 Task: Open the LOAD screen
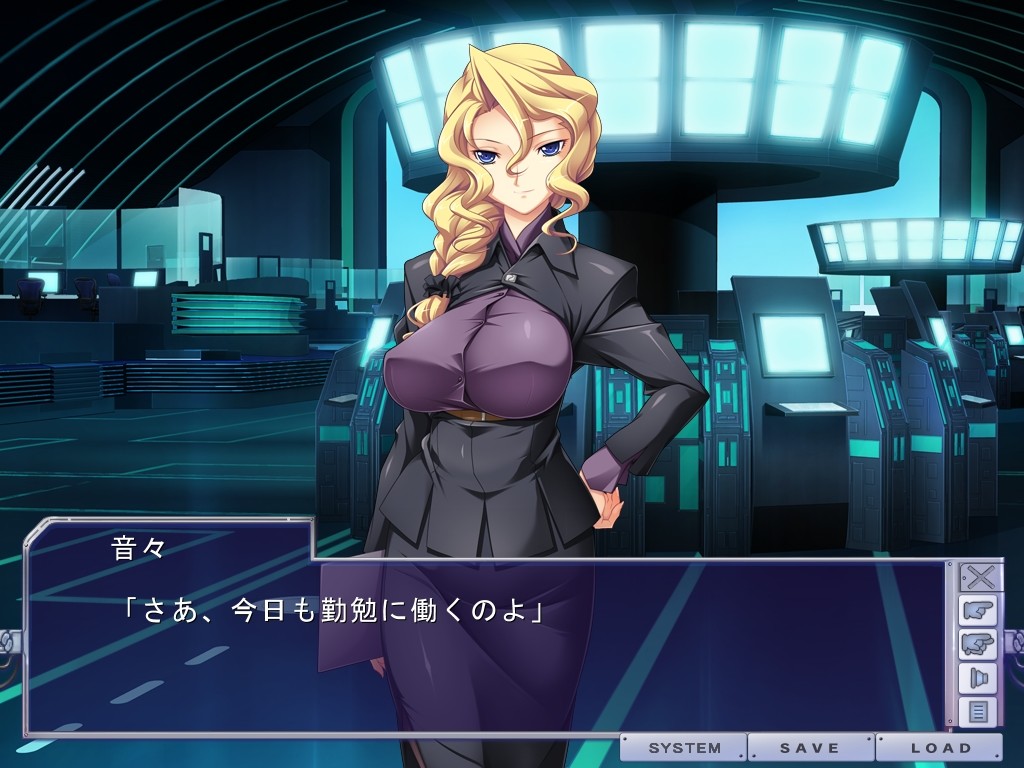(939, 748)
